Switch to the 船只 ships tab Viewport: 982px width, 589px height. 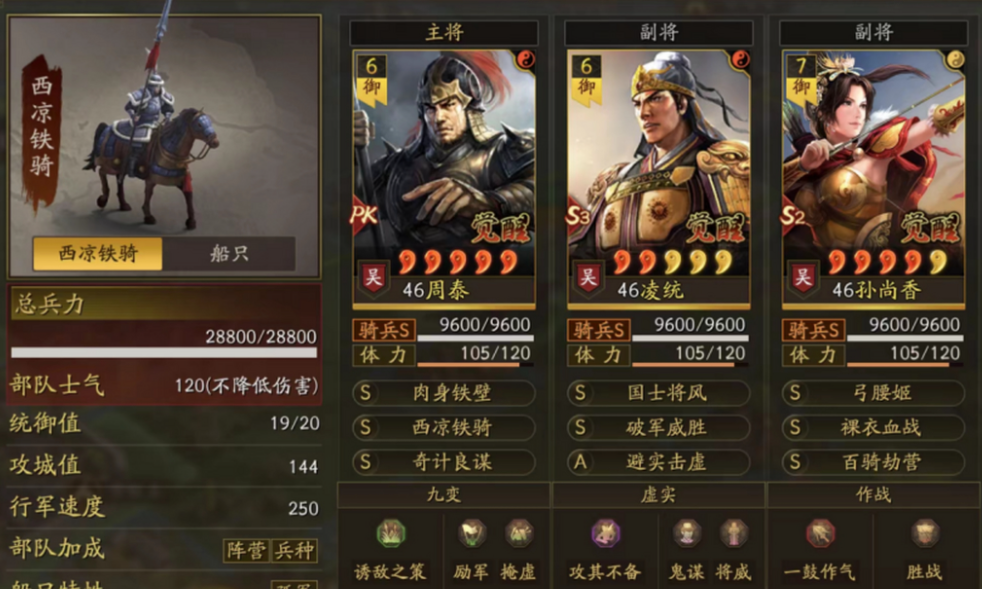point(229,254)
